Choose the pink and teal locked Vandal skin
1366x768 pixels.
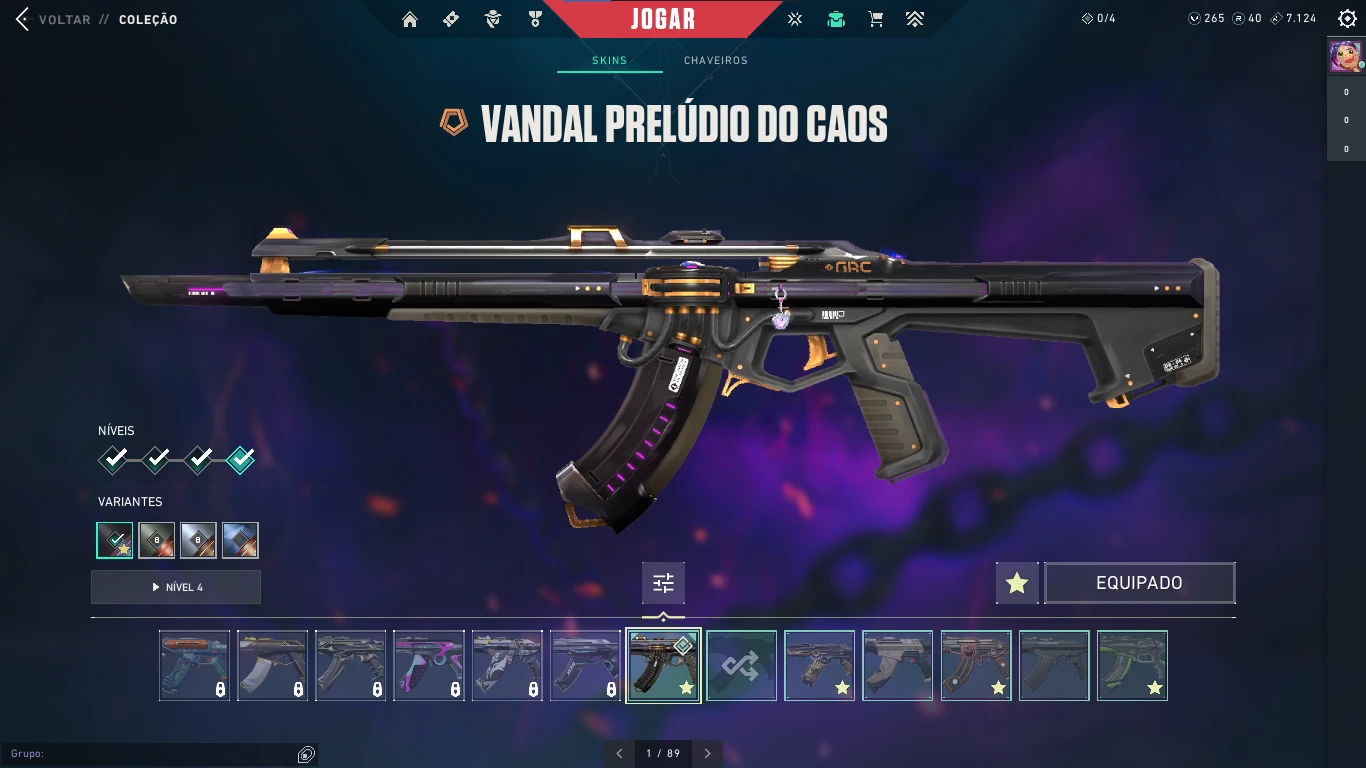(429, 665)
